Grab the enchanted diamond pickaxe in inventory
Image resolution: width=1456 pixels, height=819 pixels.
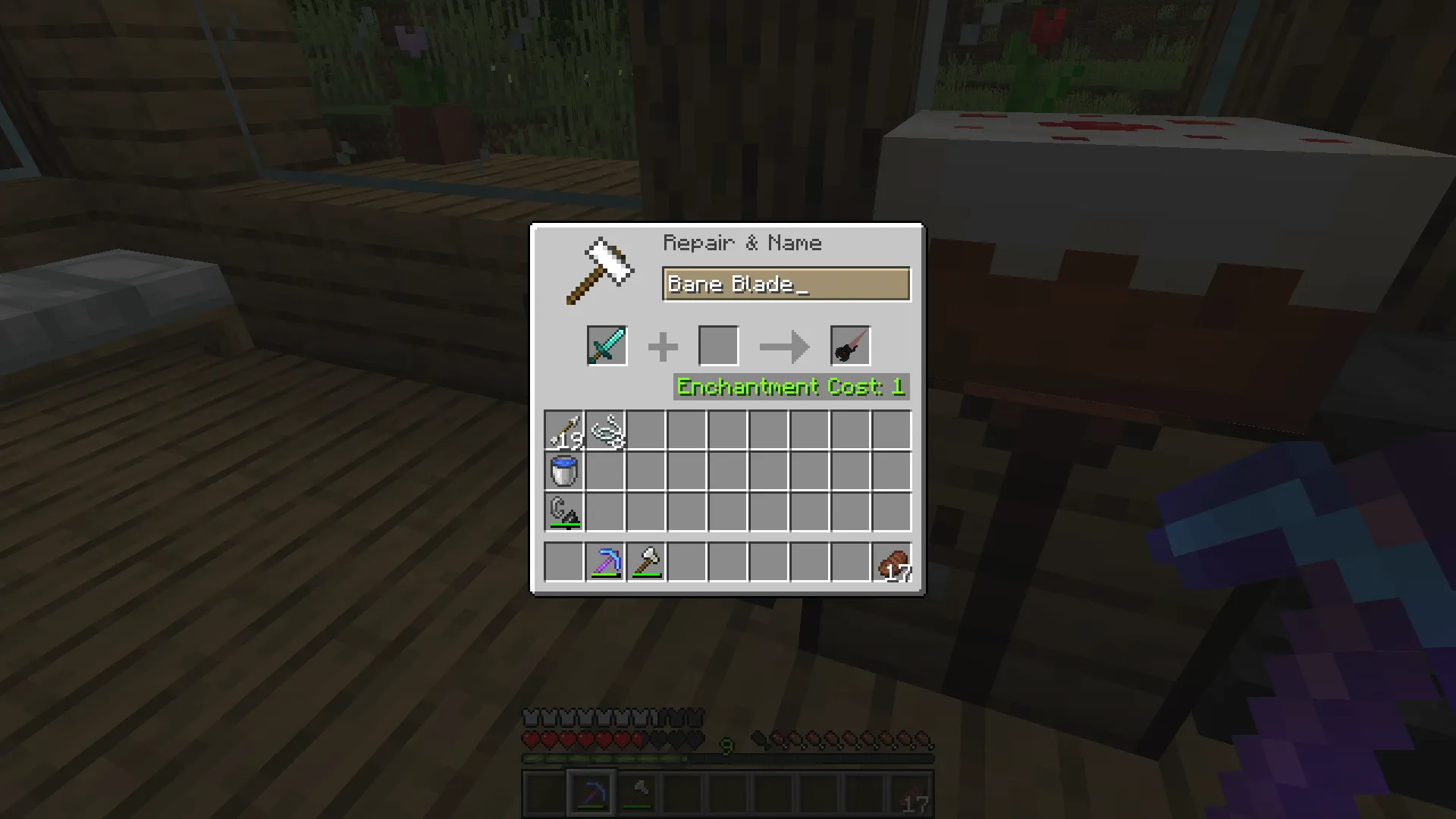(604, 562)
